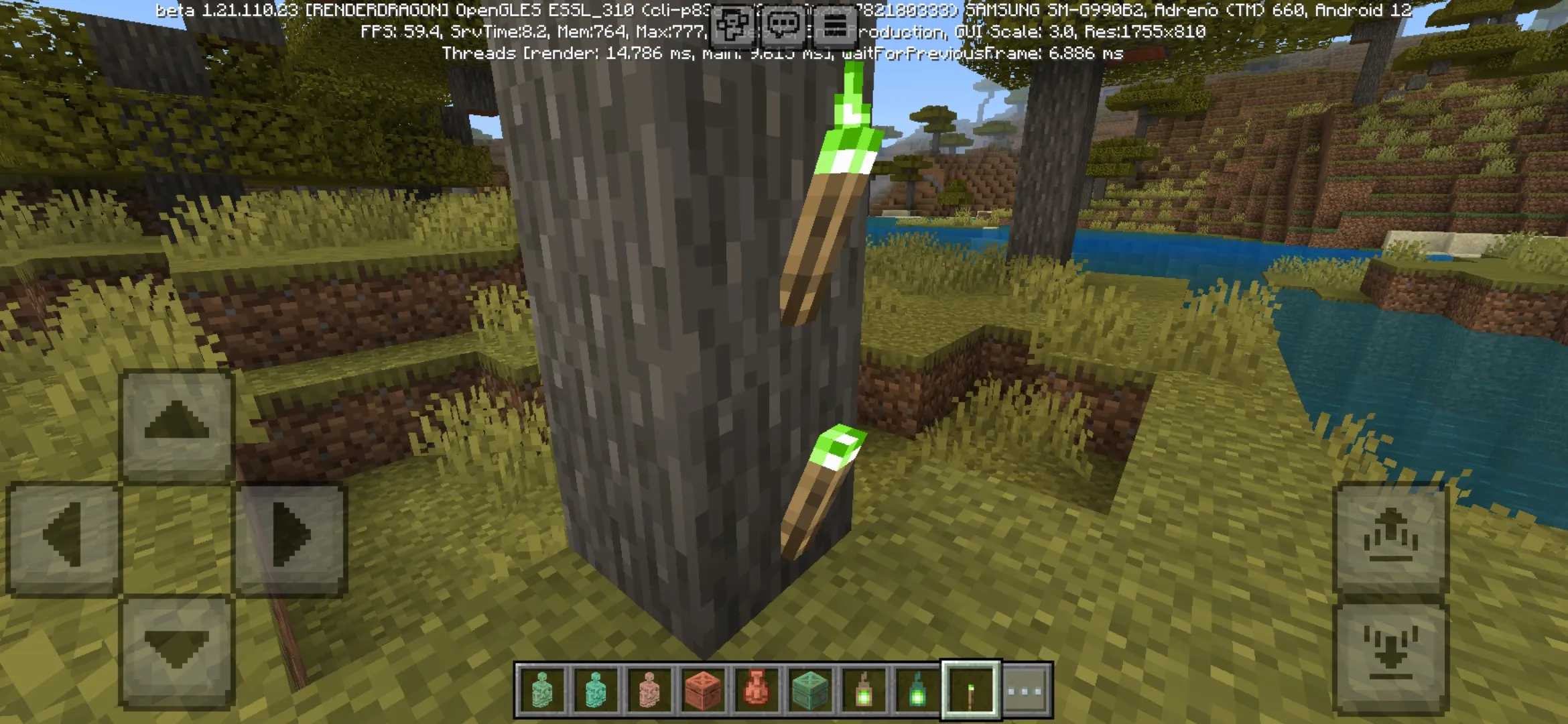
Task: Tap the move backward arrow button
Action: pyautogui.click(x=176, y=650)
